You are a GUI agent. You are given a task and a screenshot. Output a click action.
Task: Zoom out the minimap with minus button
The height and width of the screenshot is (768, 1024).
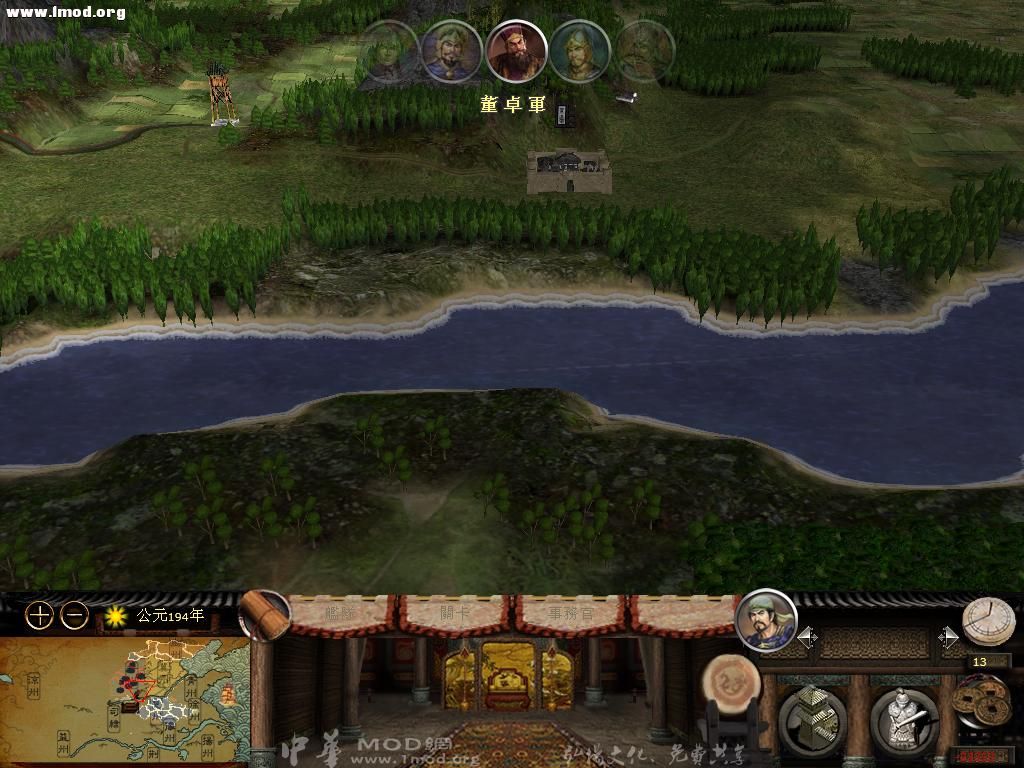click(x=75, y=615)
